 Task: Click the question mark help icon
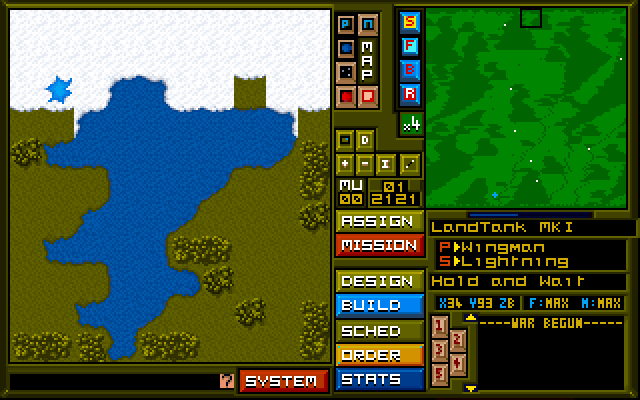click(x=226, y=381)
